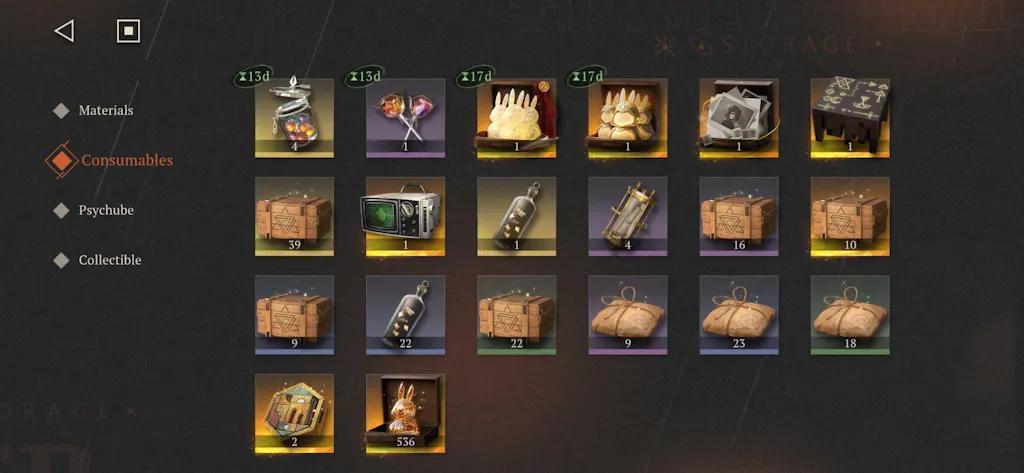The height and width of the screenshot is (473, 1024).
Task: Tap the square home button
Action: click(x=128, y=31)
